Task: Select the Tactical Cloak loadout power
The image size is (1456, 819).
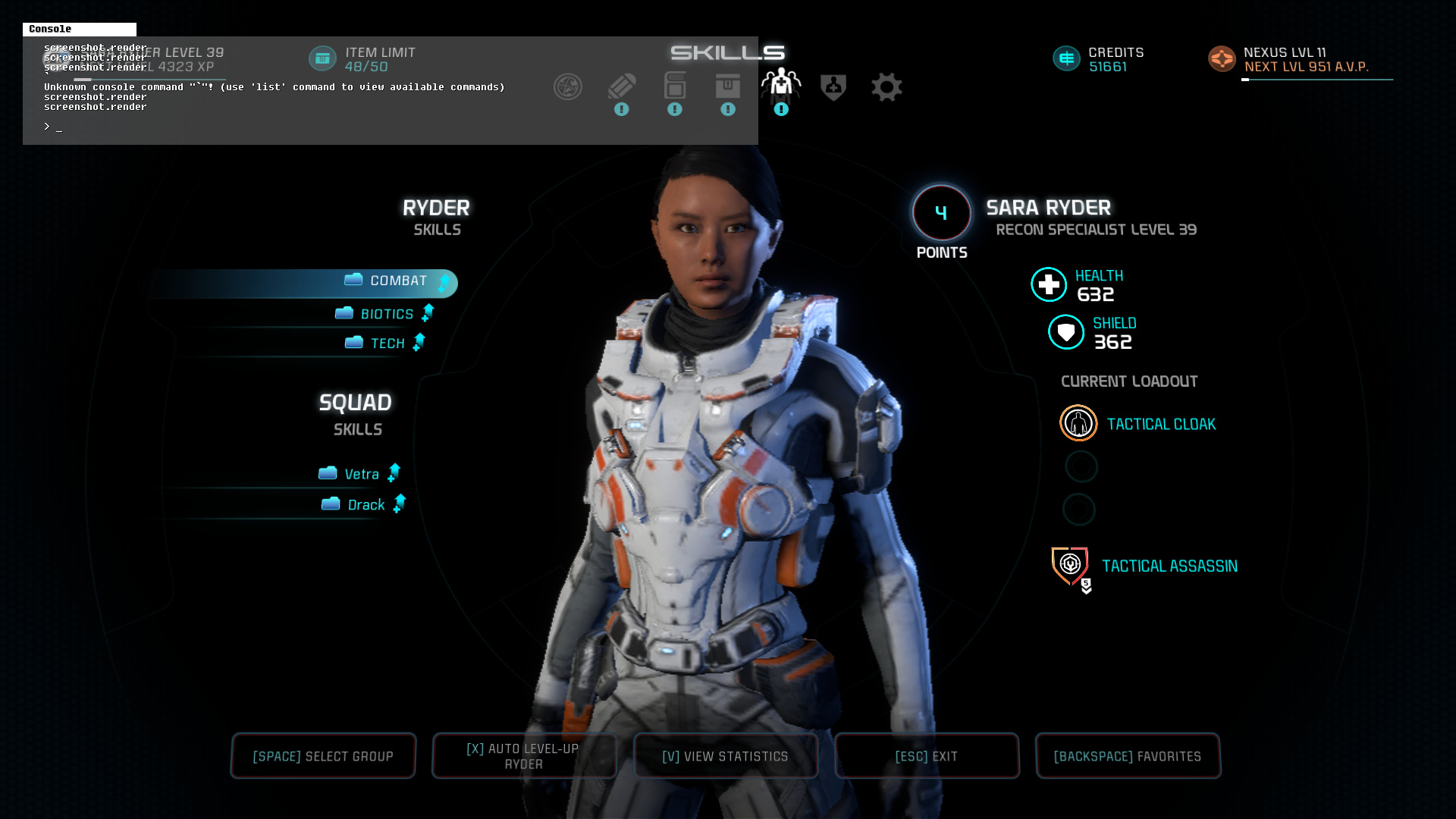Action: tap(1160, 424)
